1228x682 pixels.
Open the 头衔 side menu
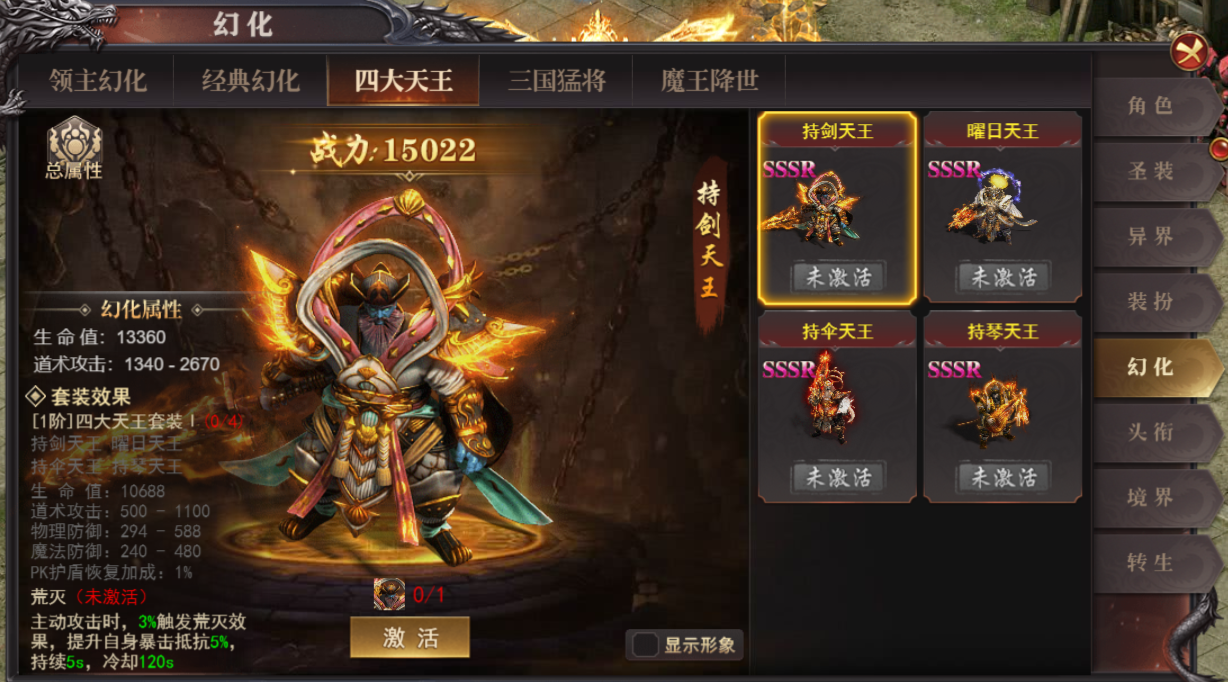coord(1150,432)
